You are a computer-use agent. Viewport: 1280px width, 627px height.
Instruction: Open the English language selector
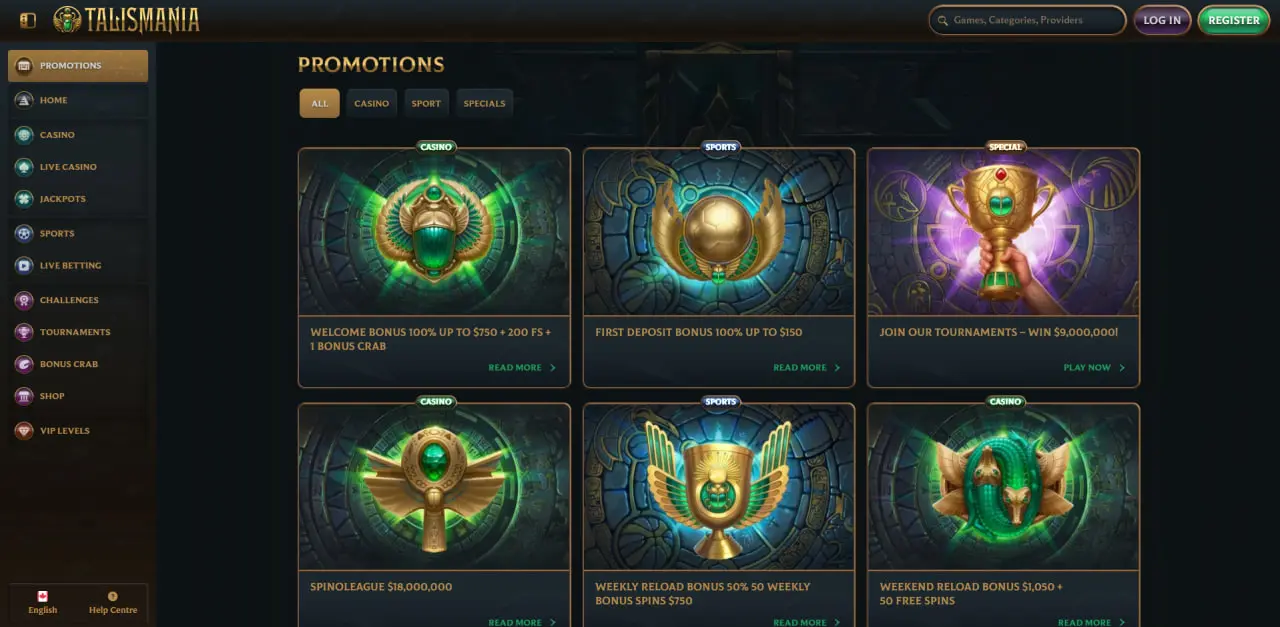coord(43,603)
